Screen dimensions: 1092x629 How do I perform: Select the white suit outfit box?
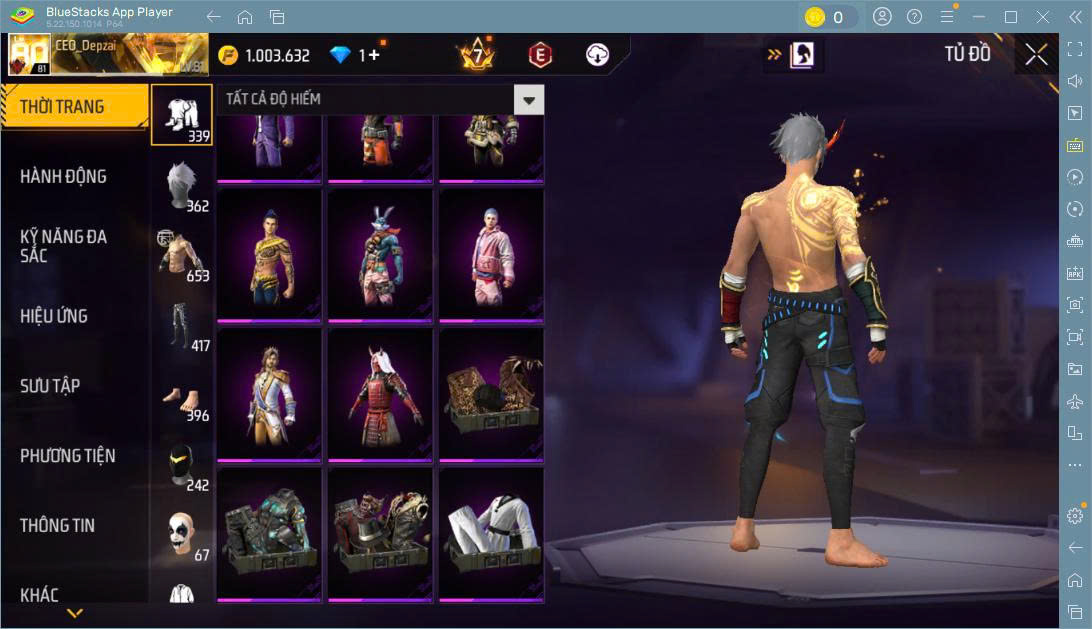(x=492, y=534)
